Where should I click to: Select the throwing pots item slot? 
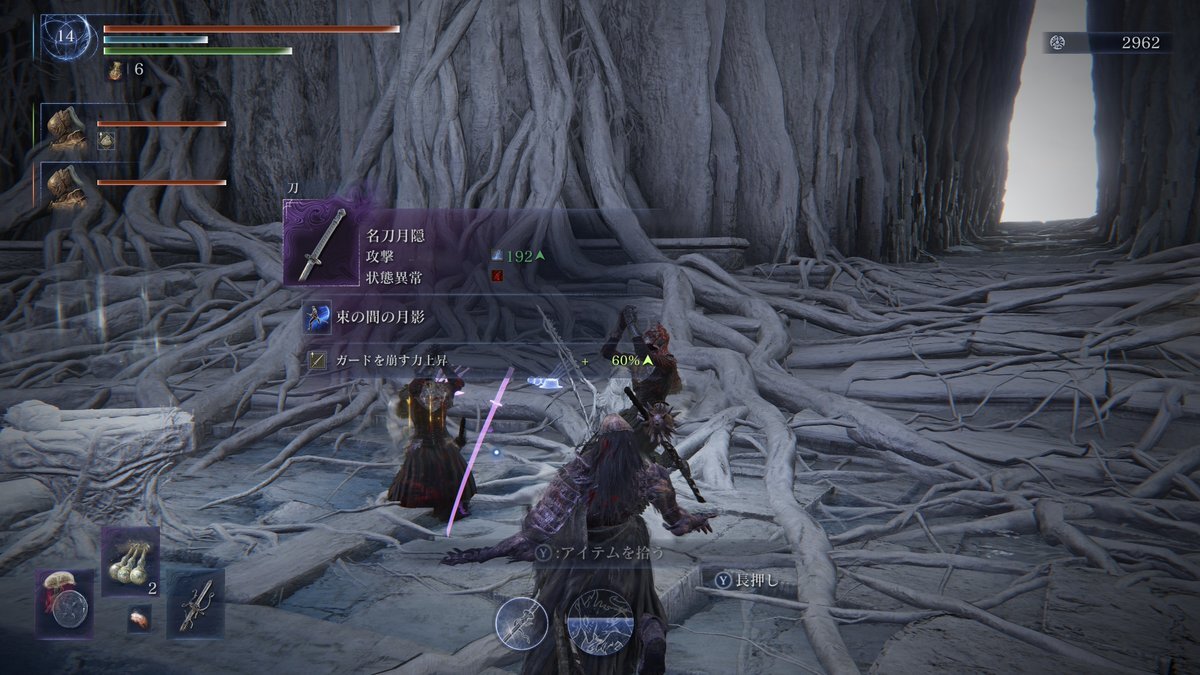131,560
